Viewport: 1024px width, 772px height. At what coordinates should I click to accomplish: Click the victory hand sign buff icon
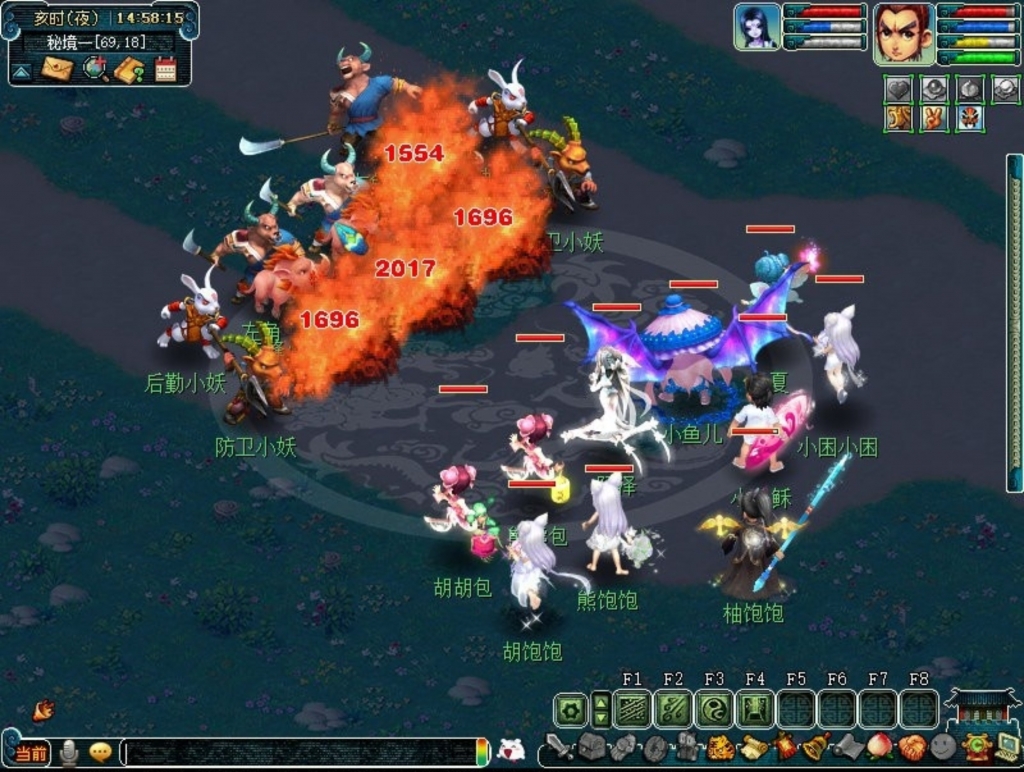point(933,118)
